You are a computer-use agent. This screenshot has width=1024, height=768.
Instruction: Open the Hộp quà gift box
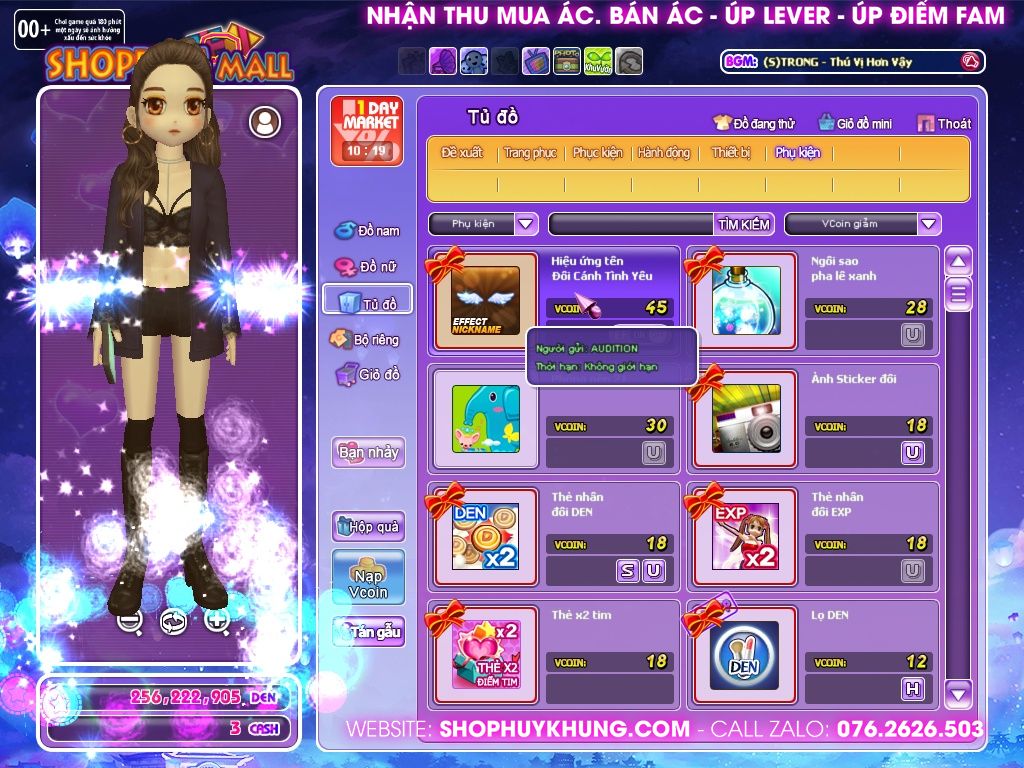368,526
